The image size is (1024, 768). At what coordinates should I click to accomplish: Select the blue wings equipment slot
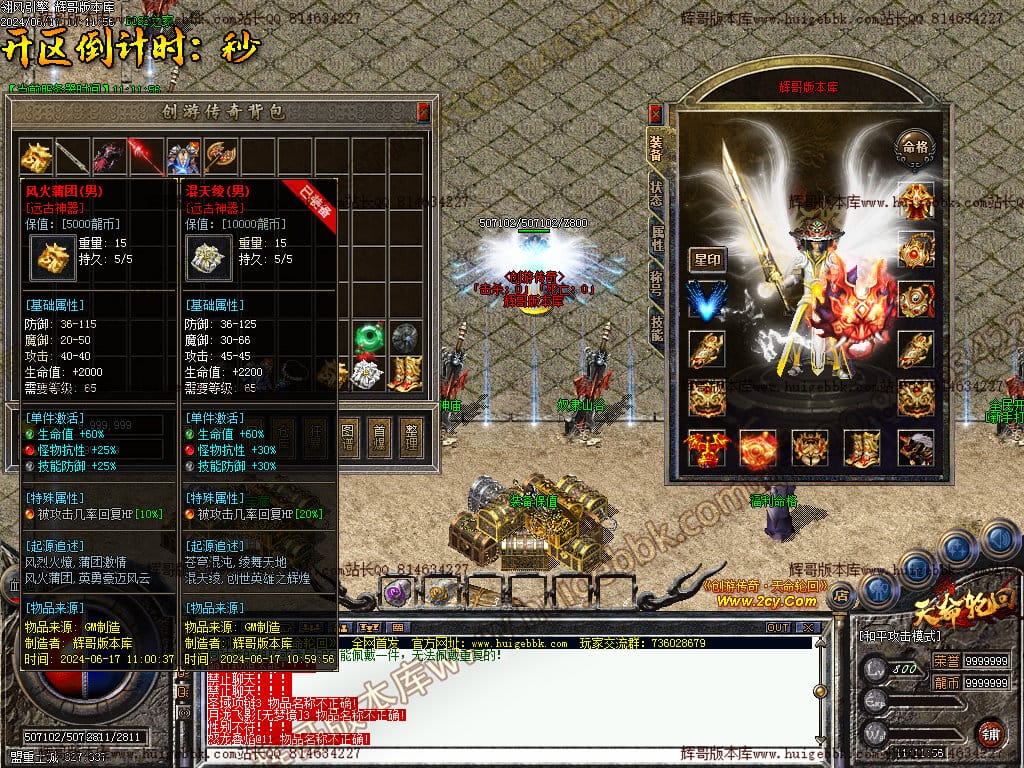(x=707, y=301)
